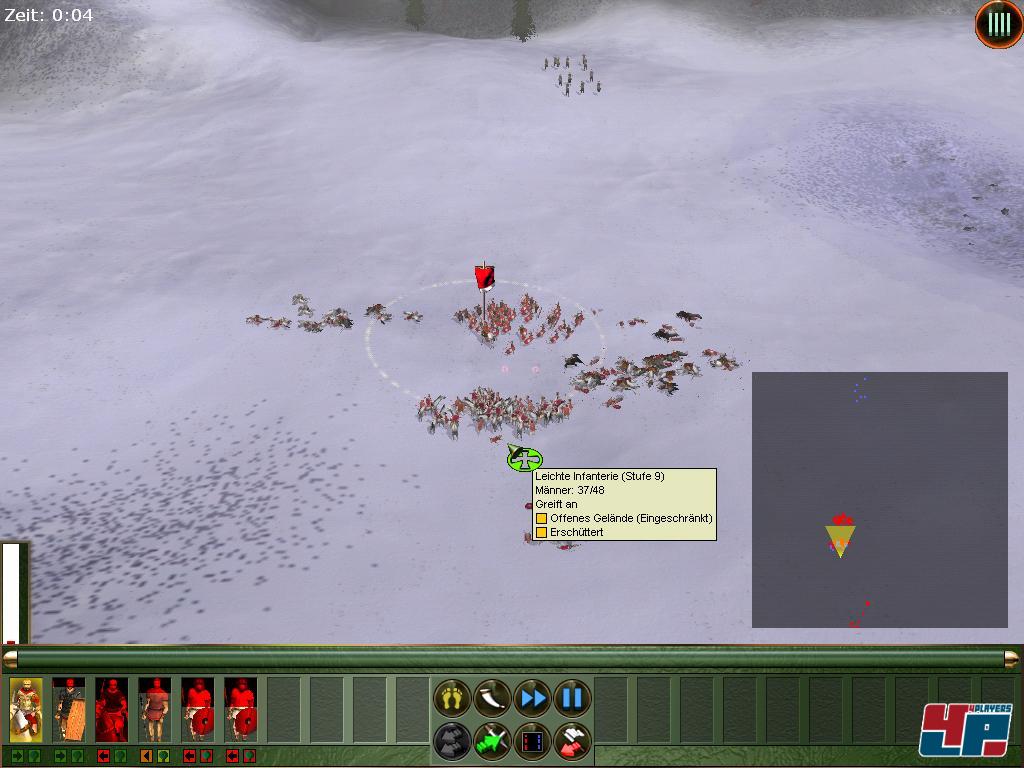Click on the battlefield minimap
This screenshot has width=1024, height=768.
pyautogui.click(x=879, y=500)
